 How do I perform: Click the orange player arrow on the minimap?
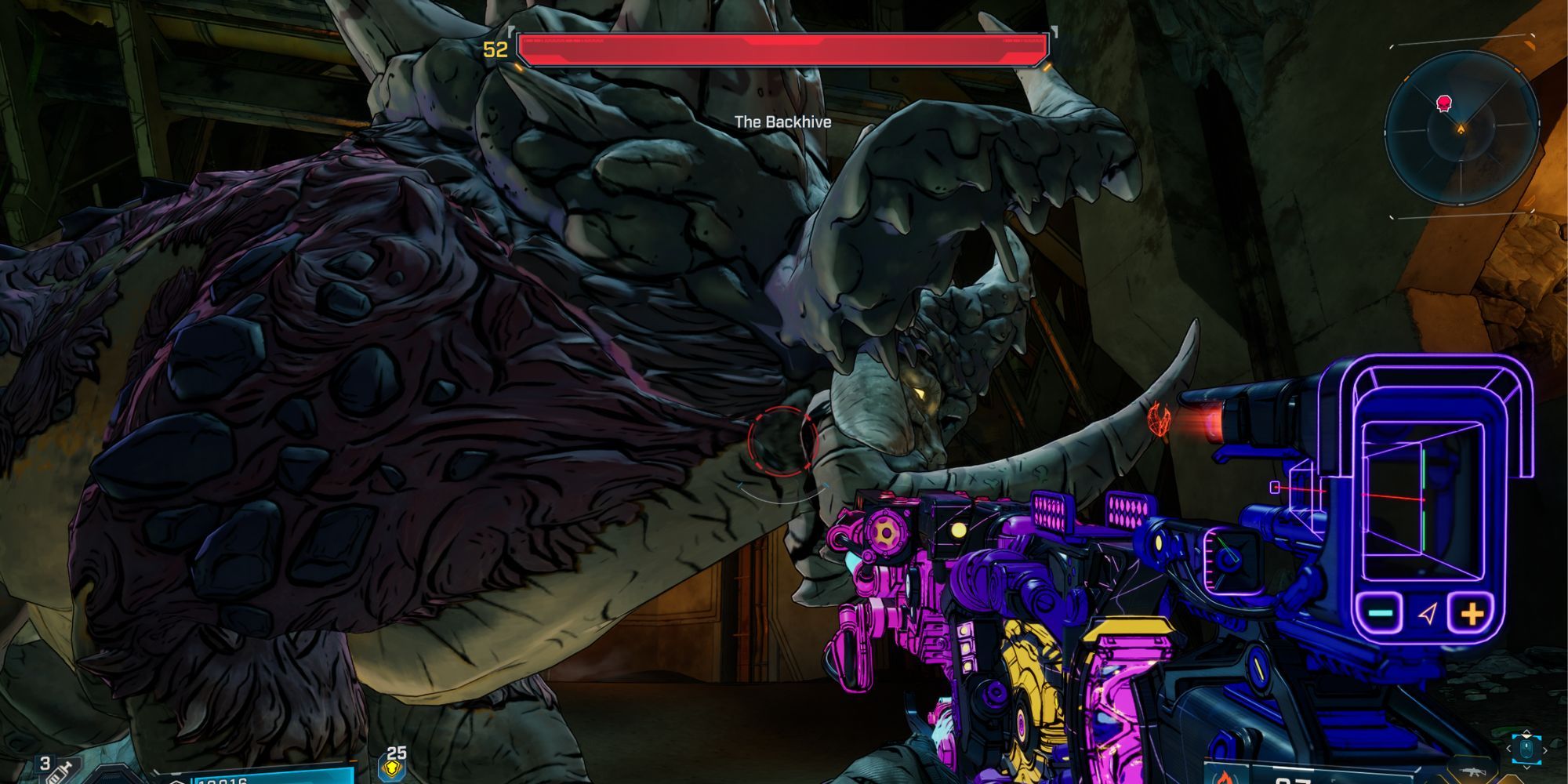[1461, 129]
